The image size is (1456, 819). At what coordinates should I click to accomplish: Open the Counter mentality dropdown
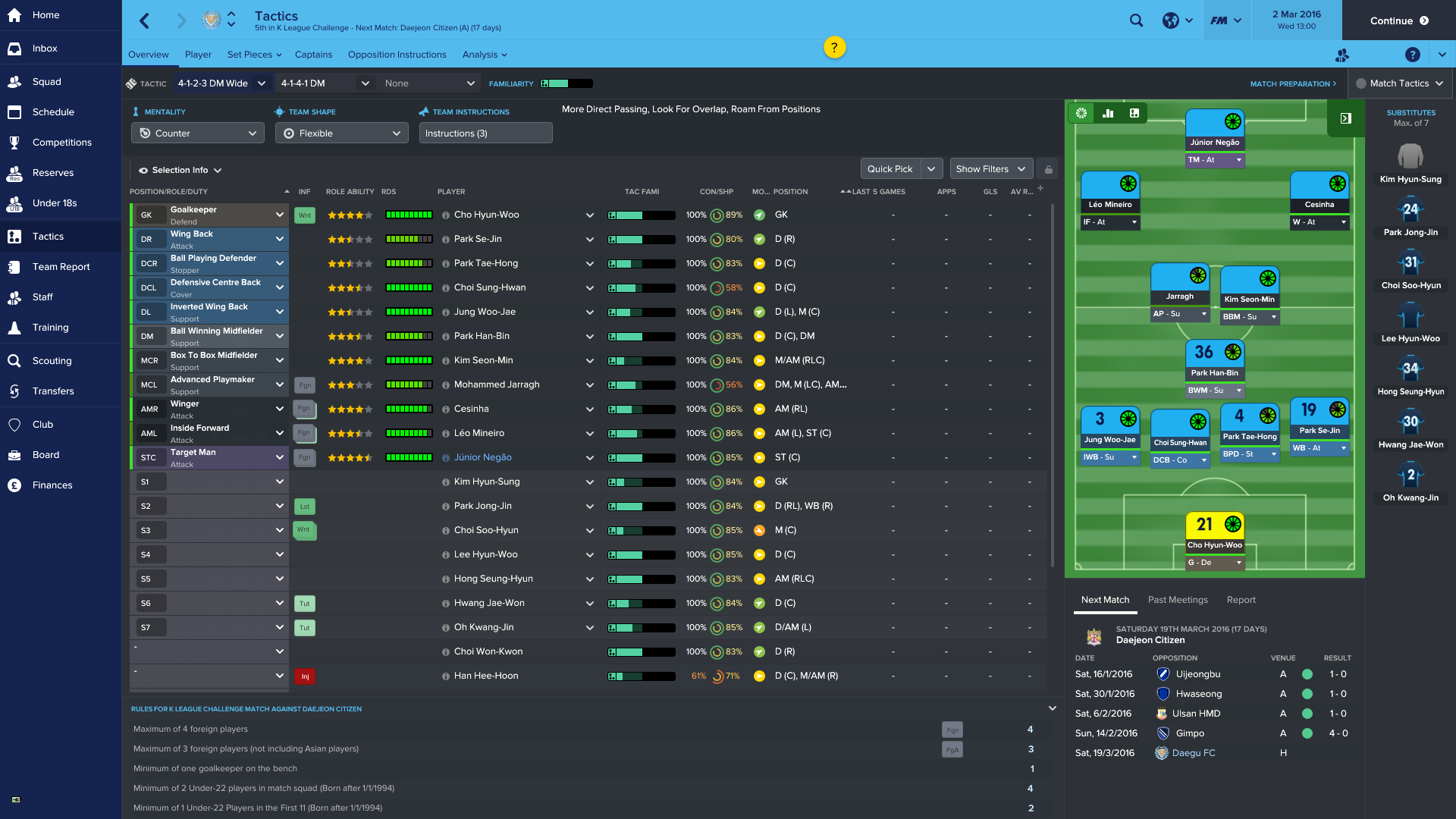197,133
